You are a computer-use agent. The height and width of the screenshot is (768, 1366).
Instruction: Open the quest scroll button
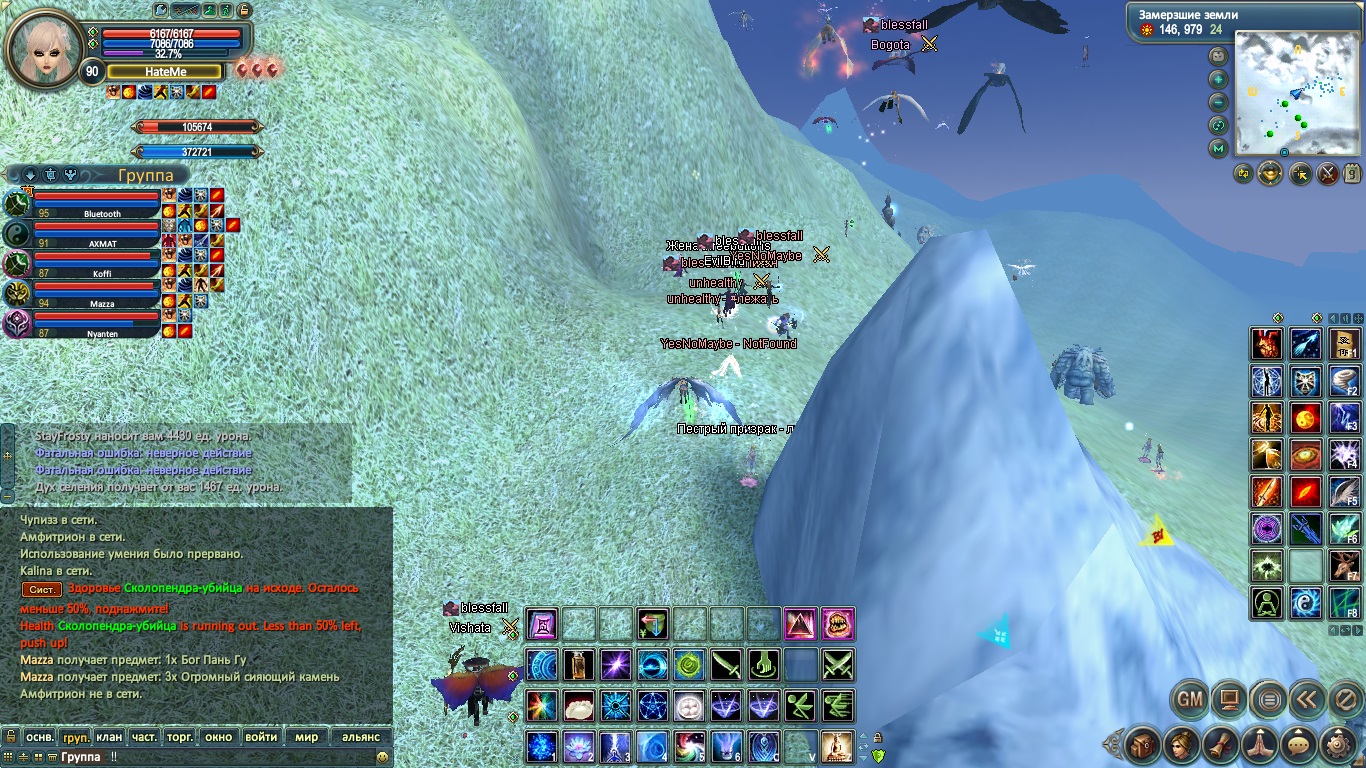click(1219, 745)
